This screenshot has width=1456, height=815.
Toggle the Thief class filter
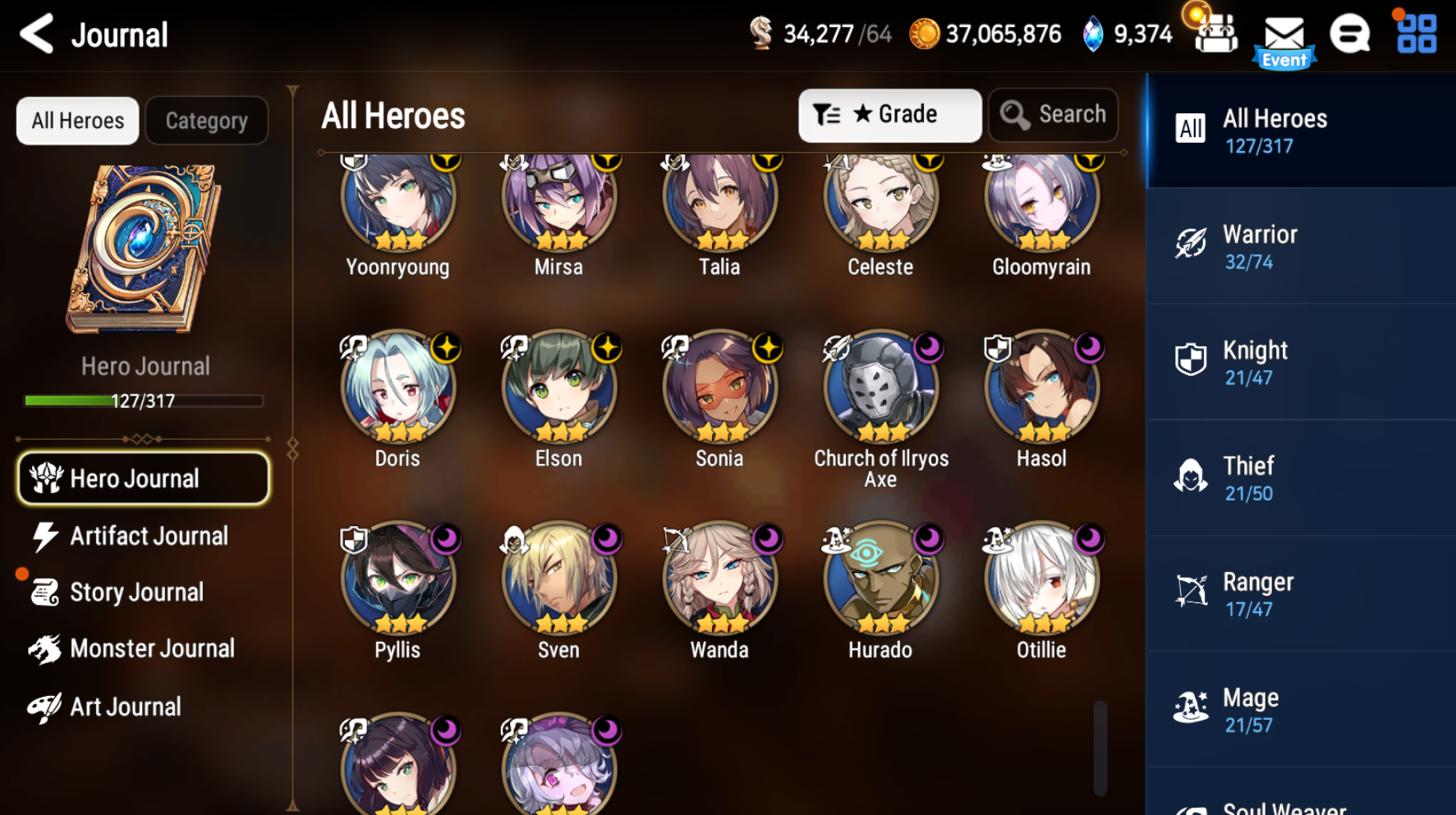coord(1189,474)
